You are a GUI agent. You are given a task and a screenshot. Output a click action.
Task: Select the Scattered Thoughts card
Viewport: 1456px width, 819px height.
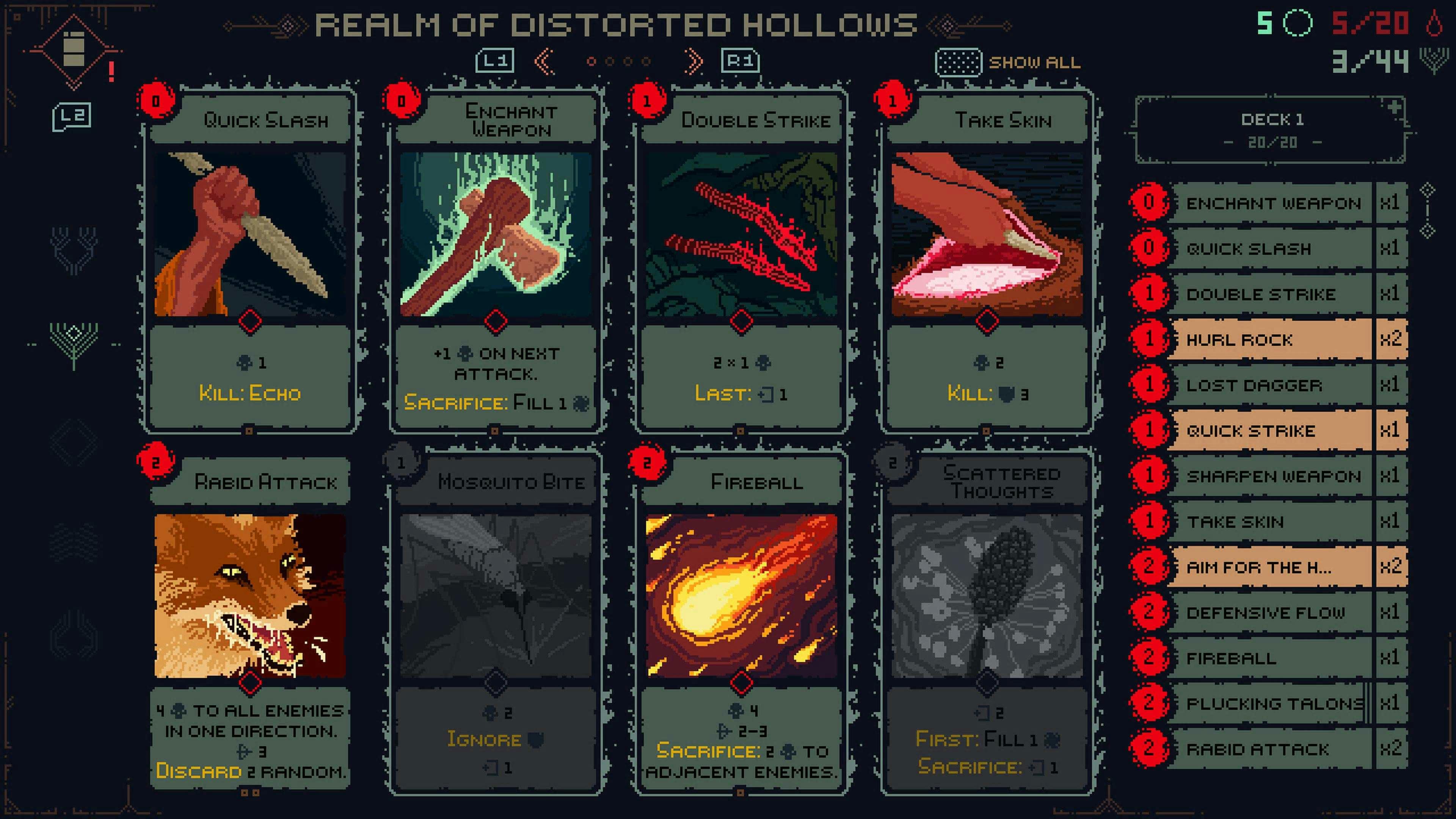click(x=987, y=622)
